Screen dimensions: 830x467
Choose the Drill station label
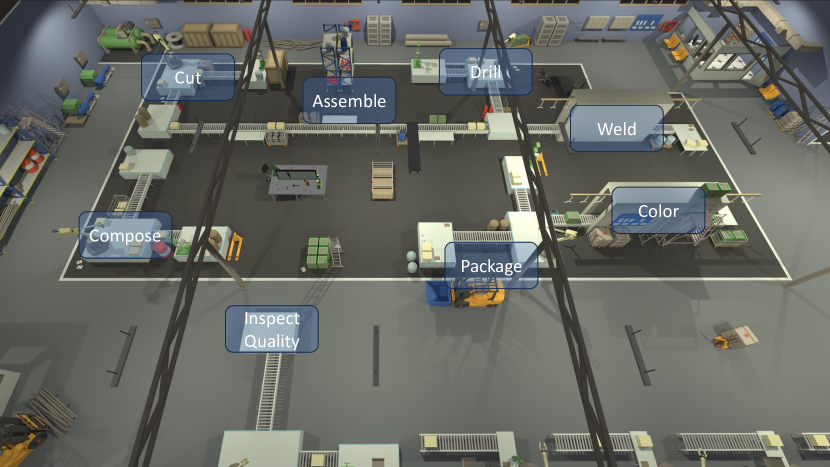(485, 72)
